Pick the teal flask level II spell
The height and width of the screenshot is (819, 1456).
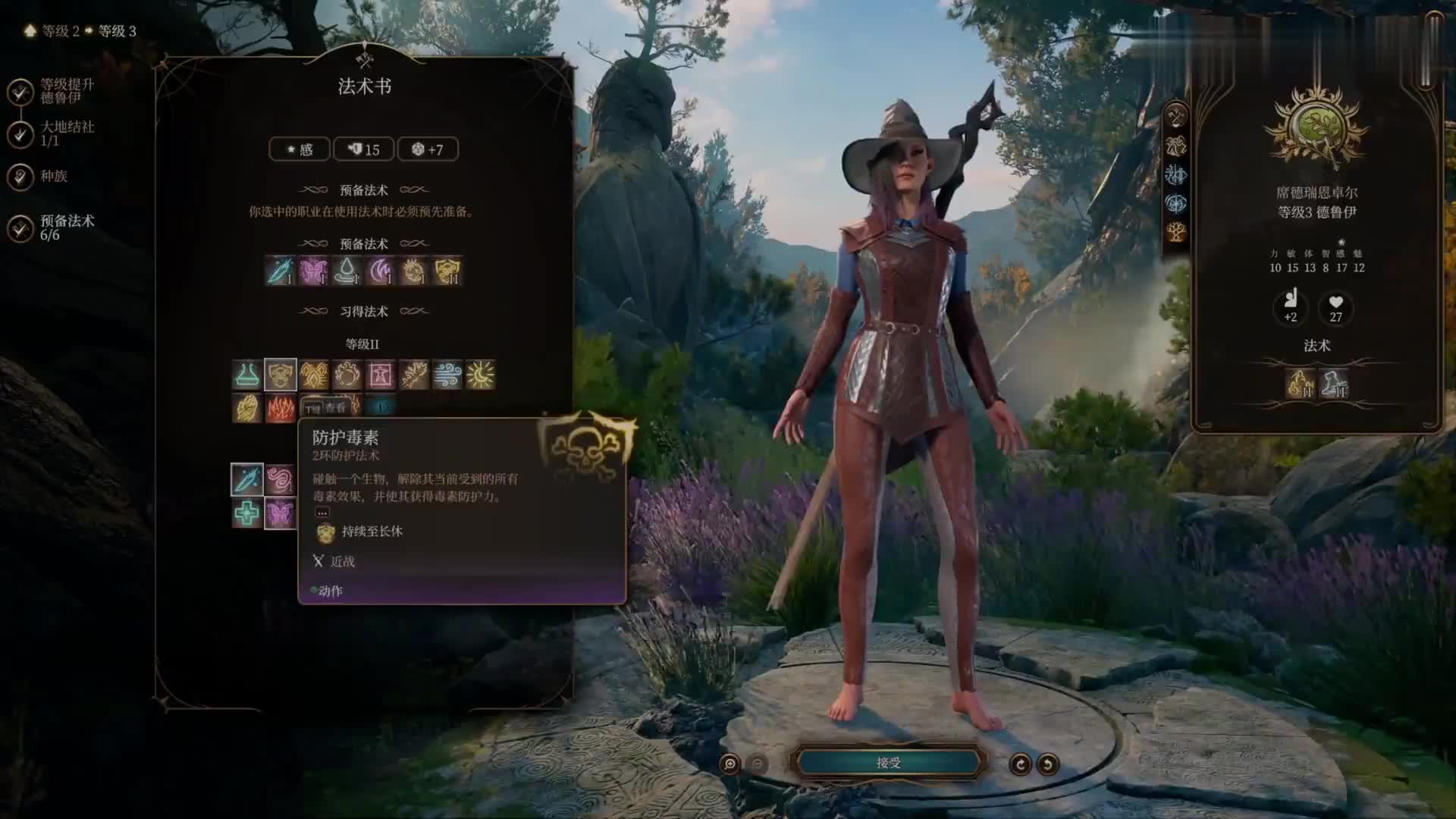(x=246, y=375)
